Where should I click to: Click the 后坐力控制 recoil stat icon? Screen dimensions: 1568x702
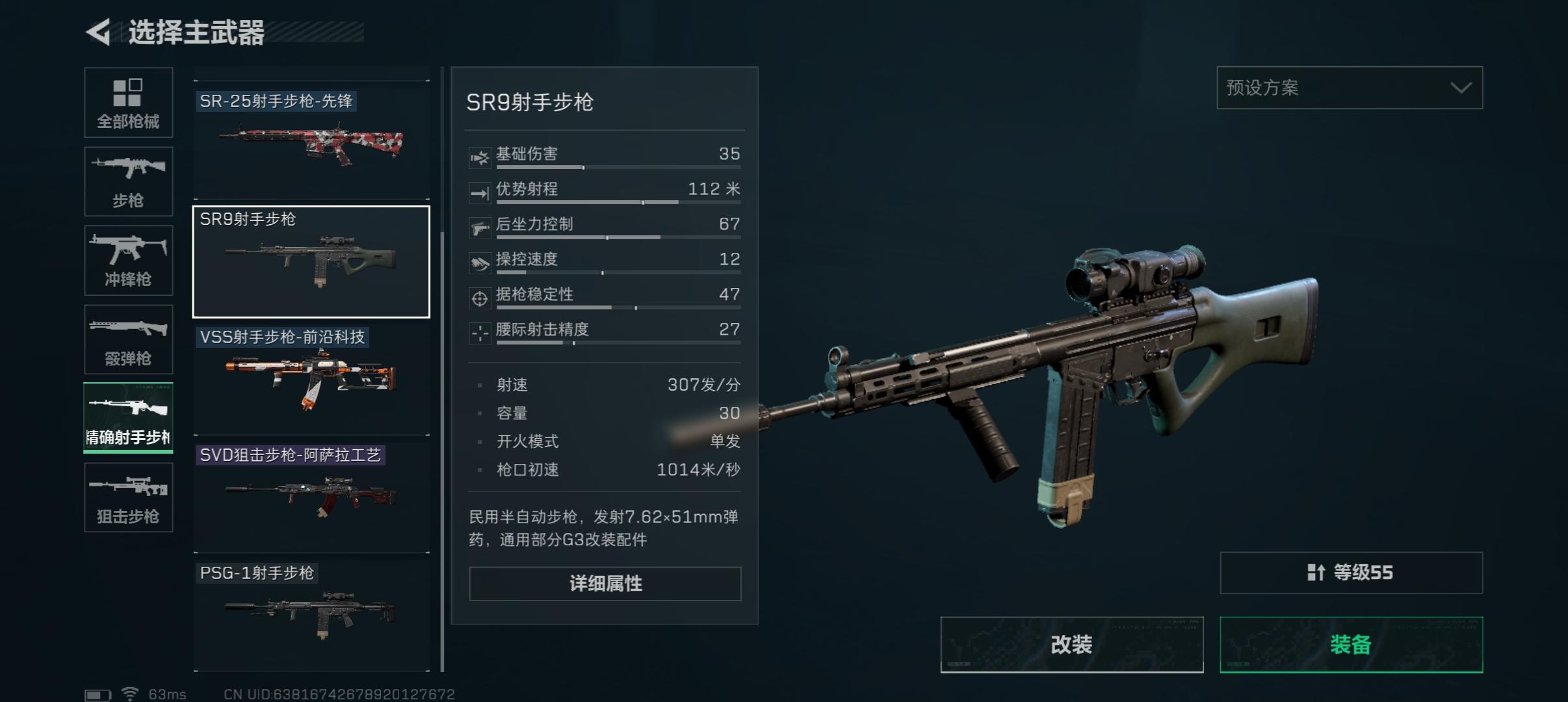(480, 225)
